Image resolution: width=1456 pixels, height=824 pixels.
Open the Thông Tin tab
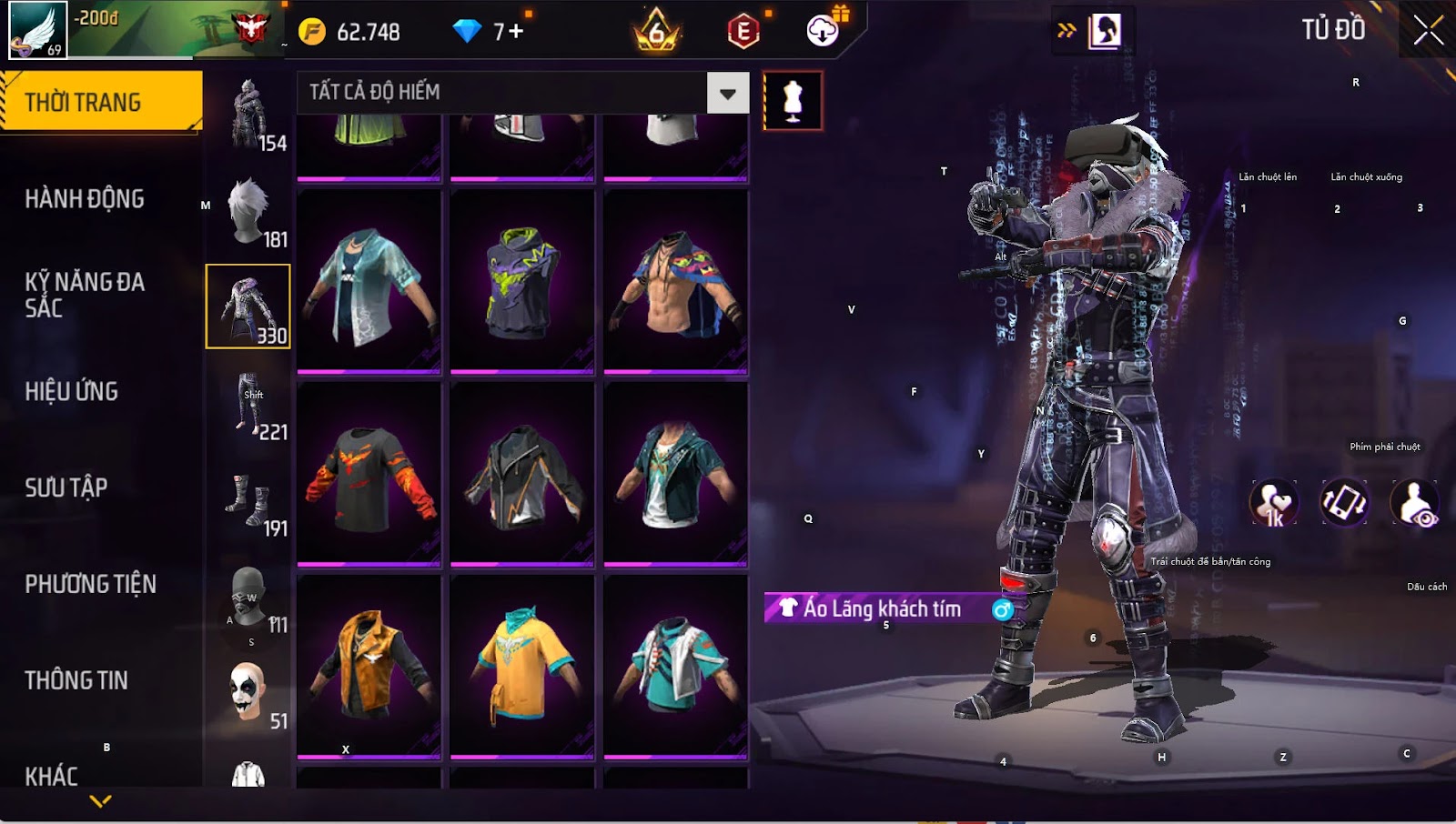point(76,680)
